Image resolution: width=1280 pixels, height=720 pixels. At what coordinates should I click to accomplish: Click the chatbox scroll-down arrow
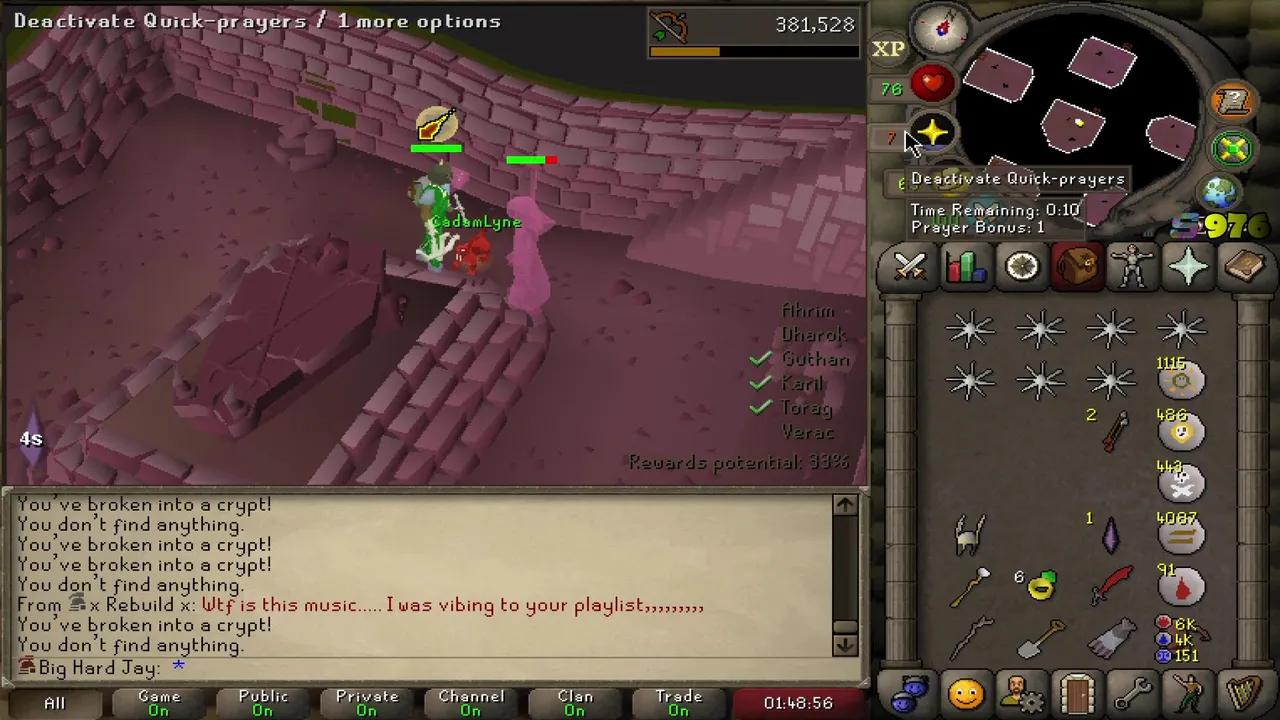click(x=843, y=645)
